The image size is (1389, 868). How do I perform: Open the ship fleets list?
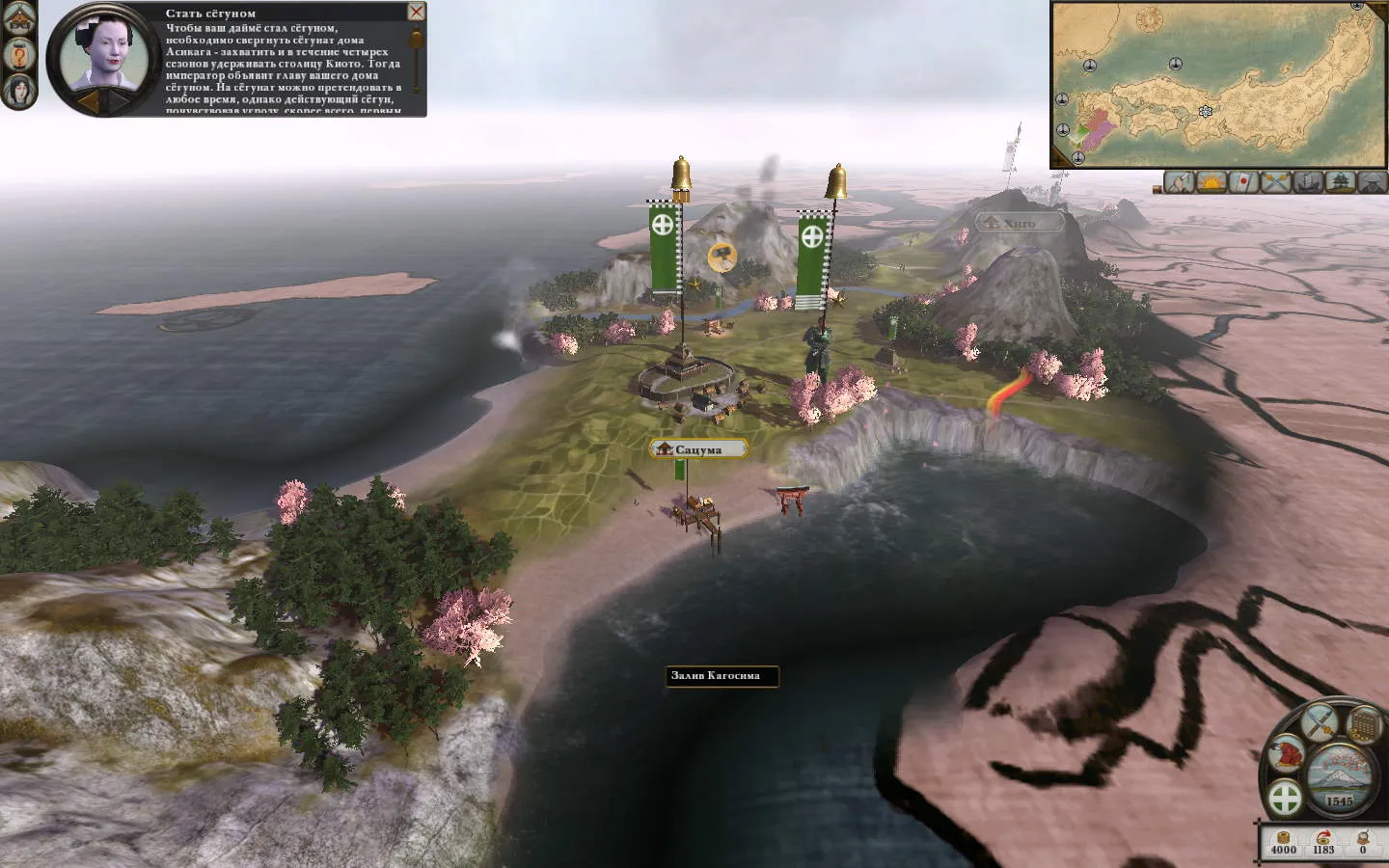click(1308, 181)
